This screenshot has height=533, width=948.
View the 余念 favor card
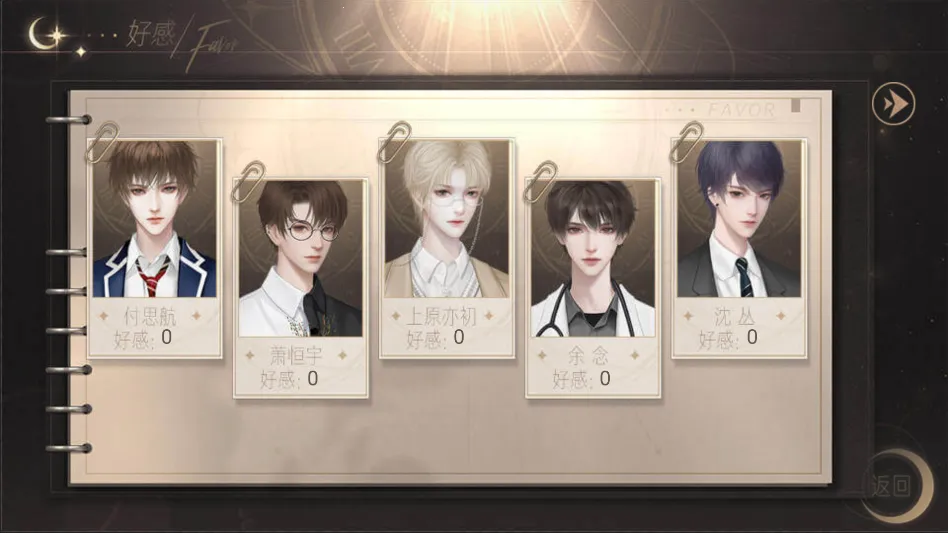(x=593, y=285)
